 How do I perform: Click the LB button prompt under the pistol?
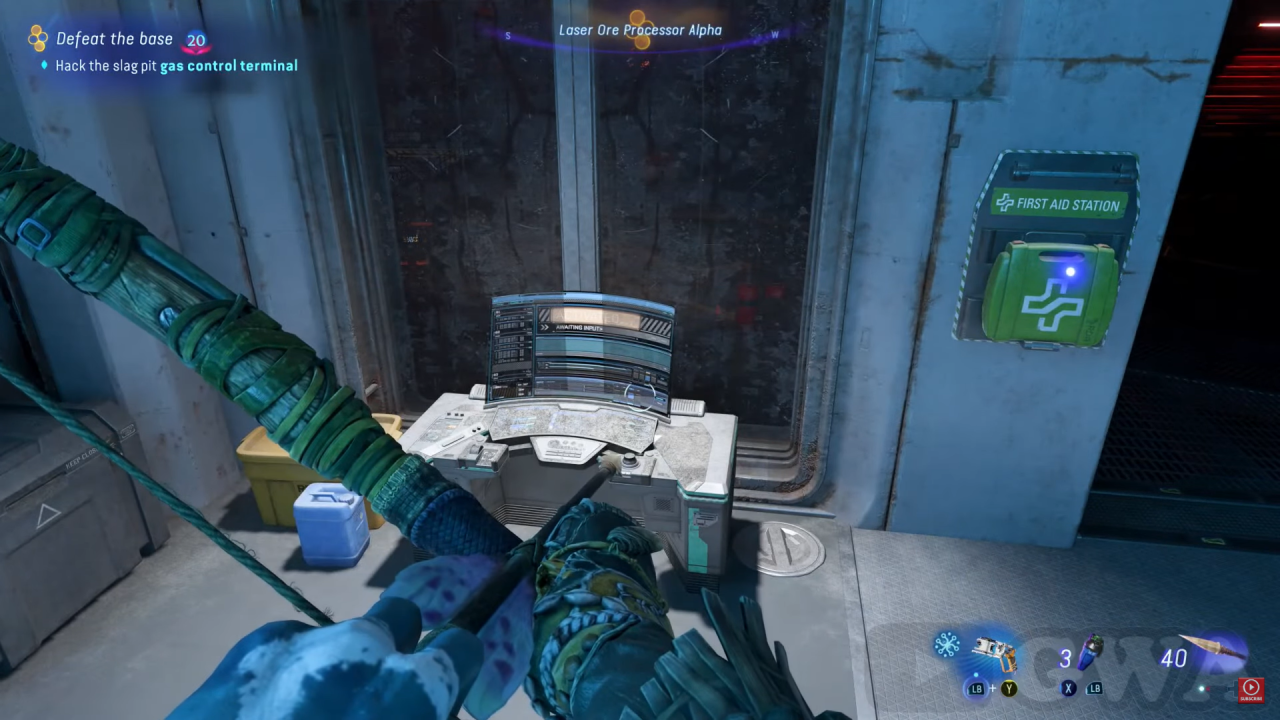(976, 687)
